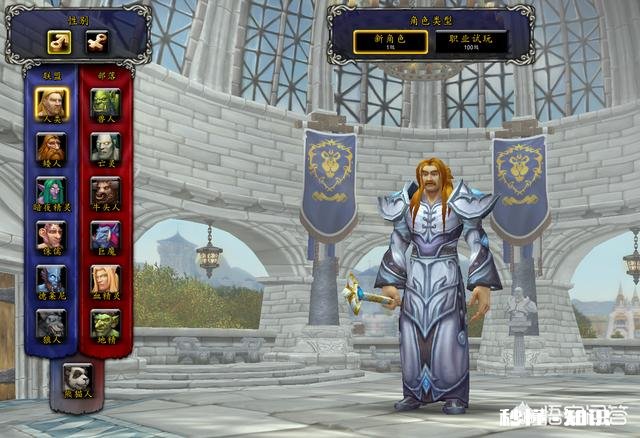The height and width of the screenshot is (438, 640).
Task: Select the Tauren (牛头人) race icon
Action: [x=105, y=191]
